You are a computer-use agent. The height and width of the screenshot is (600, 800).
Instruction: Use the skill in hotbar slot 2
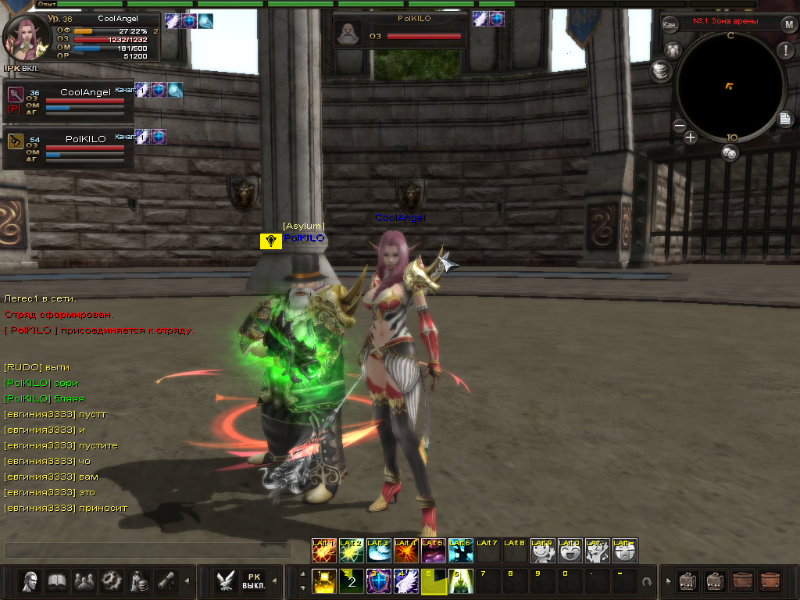[x=350, y=580]
